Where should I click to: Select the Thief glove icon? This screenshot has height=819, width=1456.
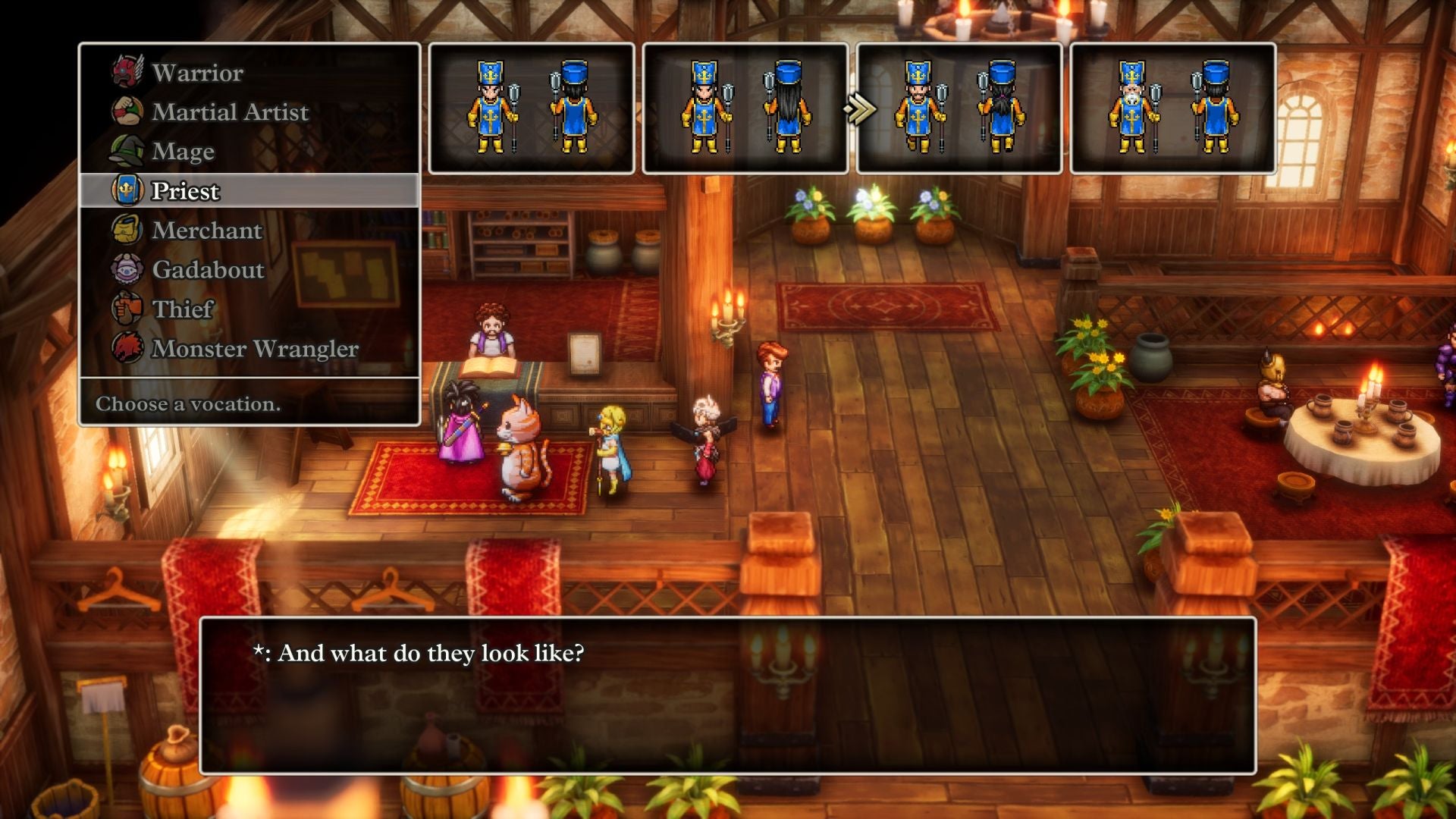coord(126,309)
